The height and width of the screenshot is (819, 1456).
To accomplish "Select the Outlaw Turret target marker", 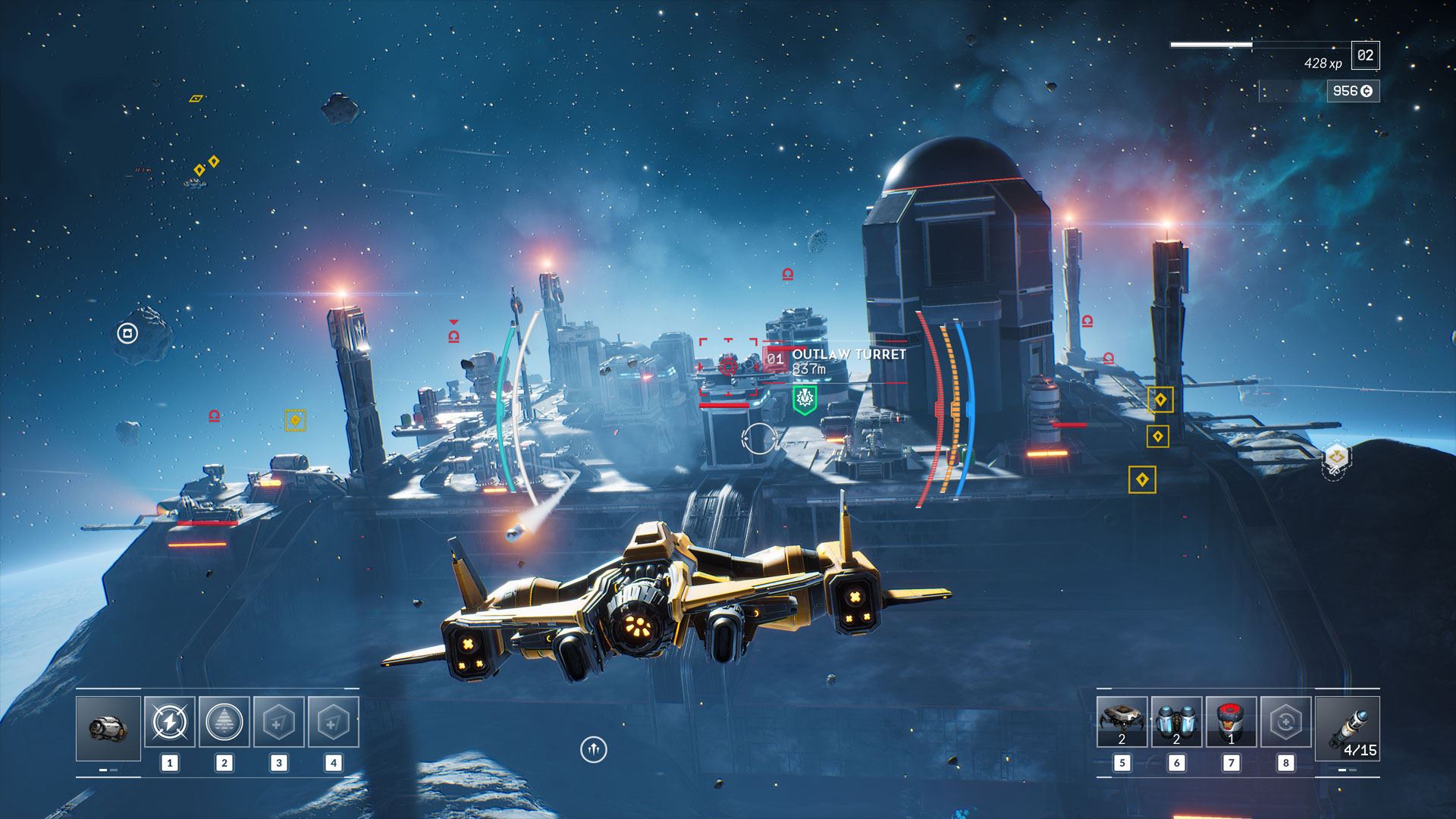I will click(729, 367).
